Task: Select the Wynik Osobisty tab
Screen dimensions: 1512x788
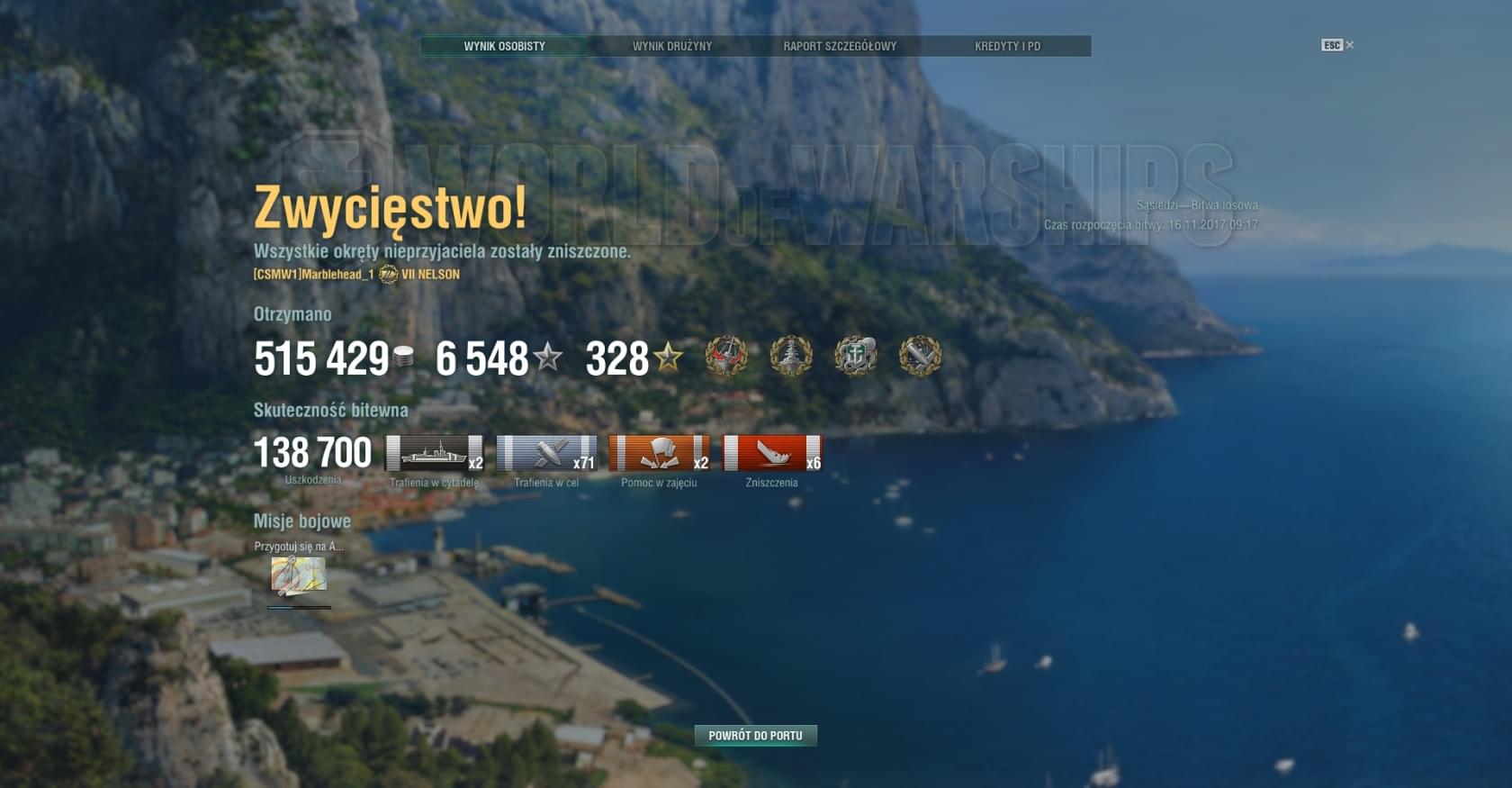Action: coord(504,46)
